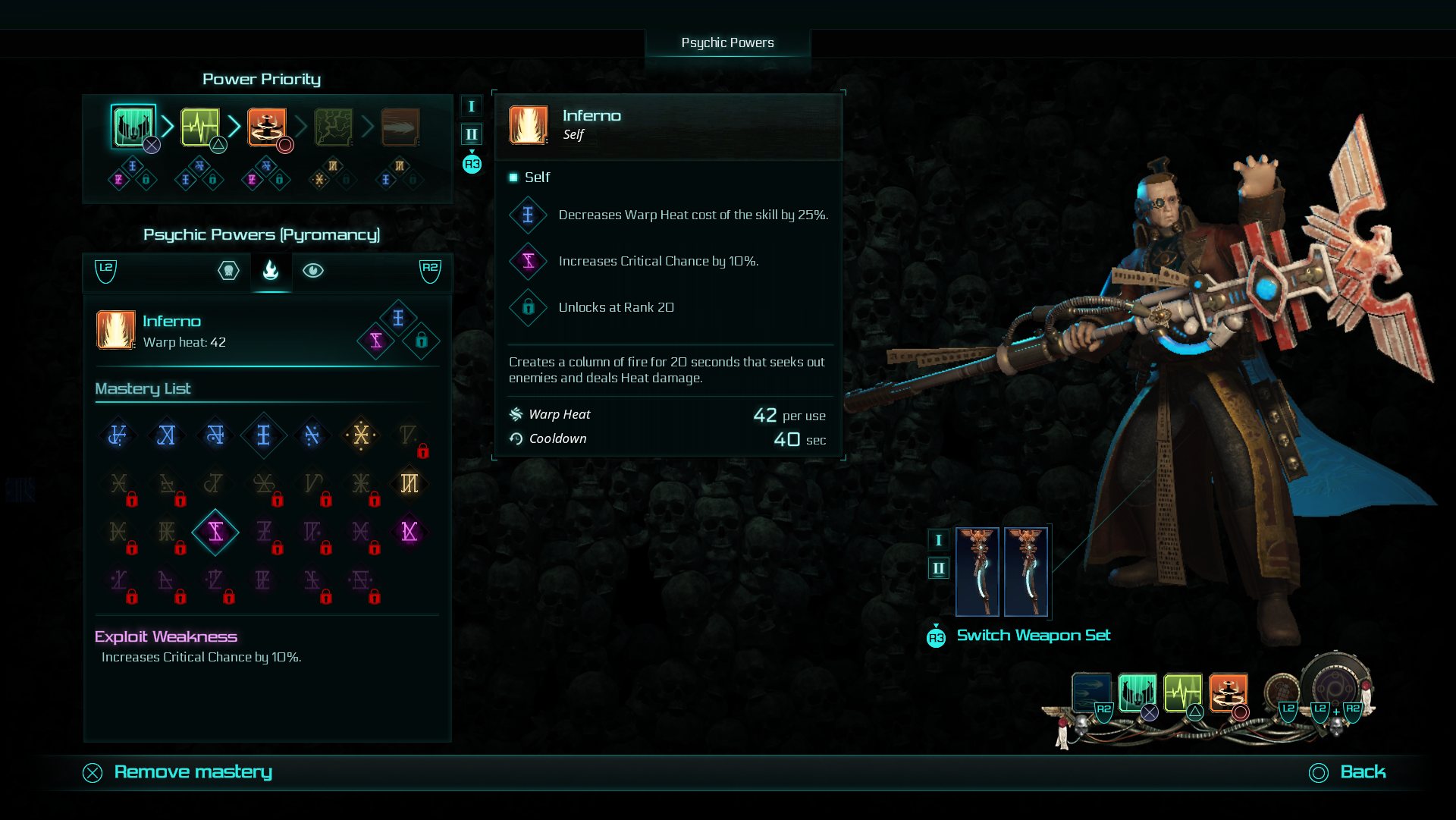Click the Psychic Powers tab at the top
The width and height of the screenshot is (1456, 820).
728,42
